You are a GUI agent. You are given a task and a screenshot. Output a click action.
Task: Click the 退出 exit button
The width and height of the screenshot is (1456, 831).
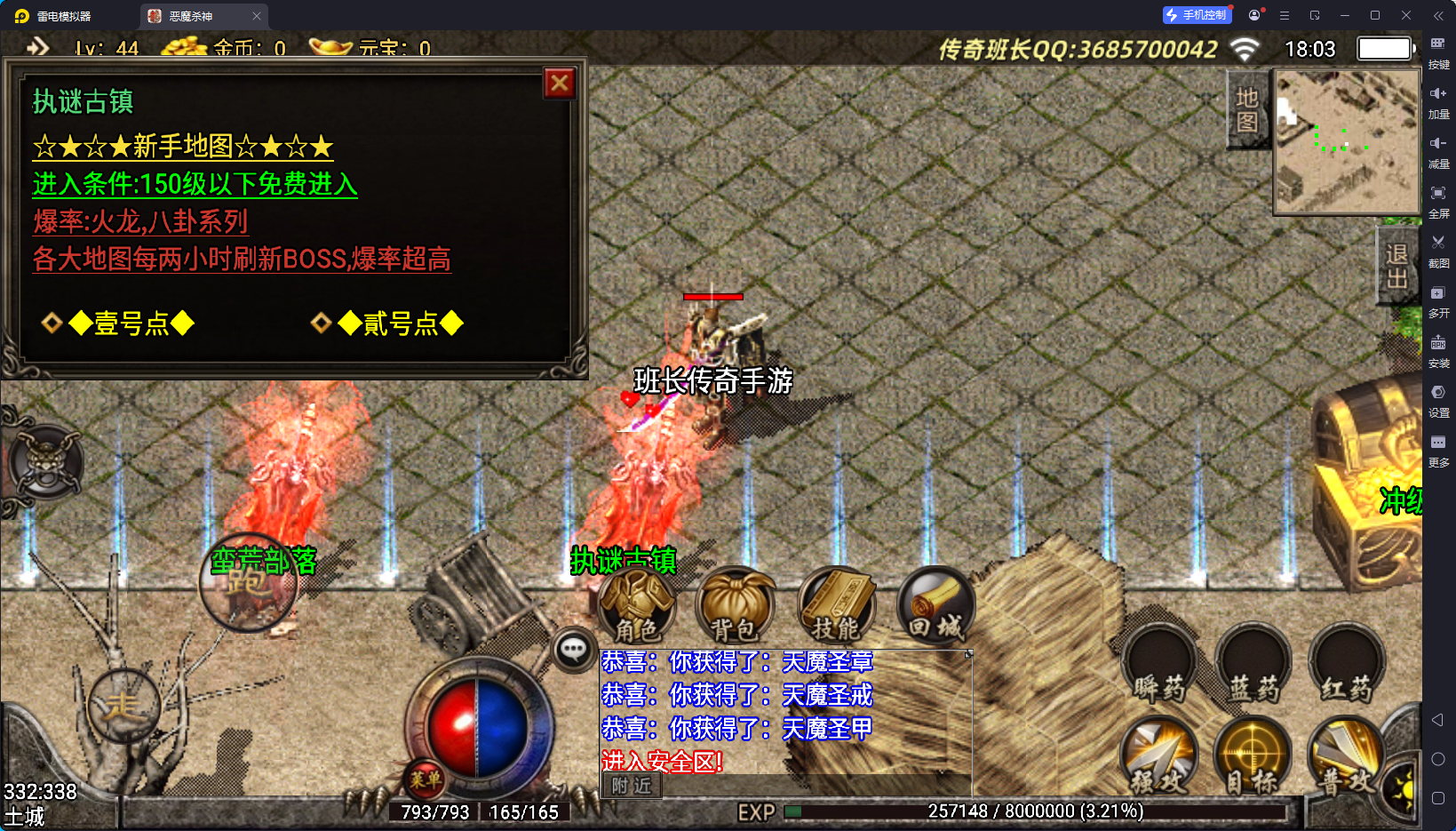pos(1396,265)
